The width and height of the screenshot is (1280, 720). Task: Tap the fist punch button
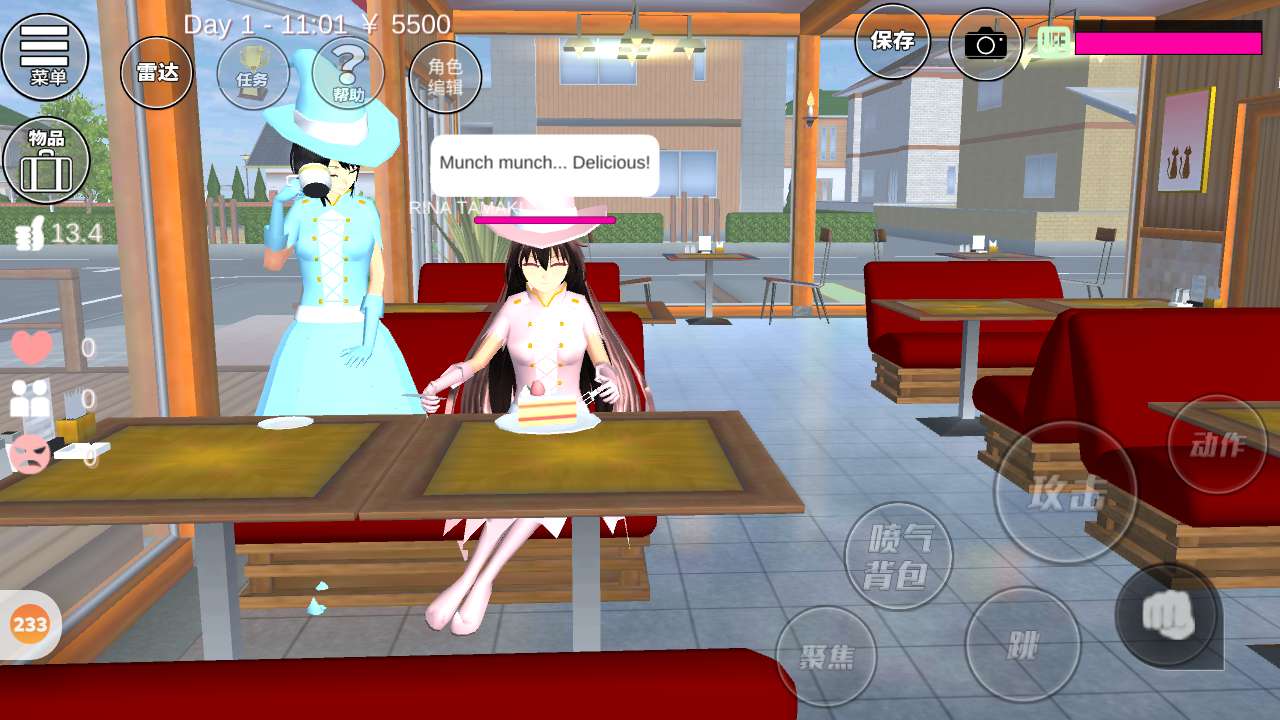(x=1168, y=615)
